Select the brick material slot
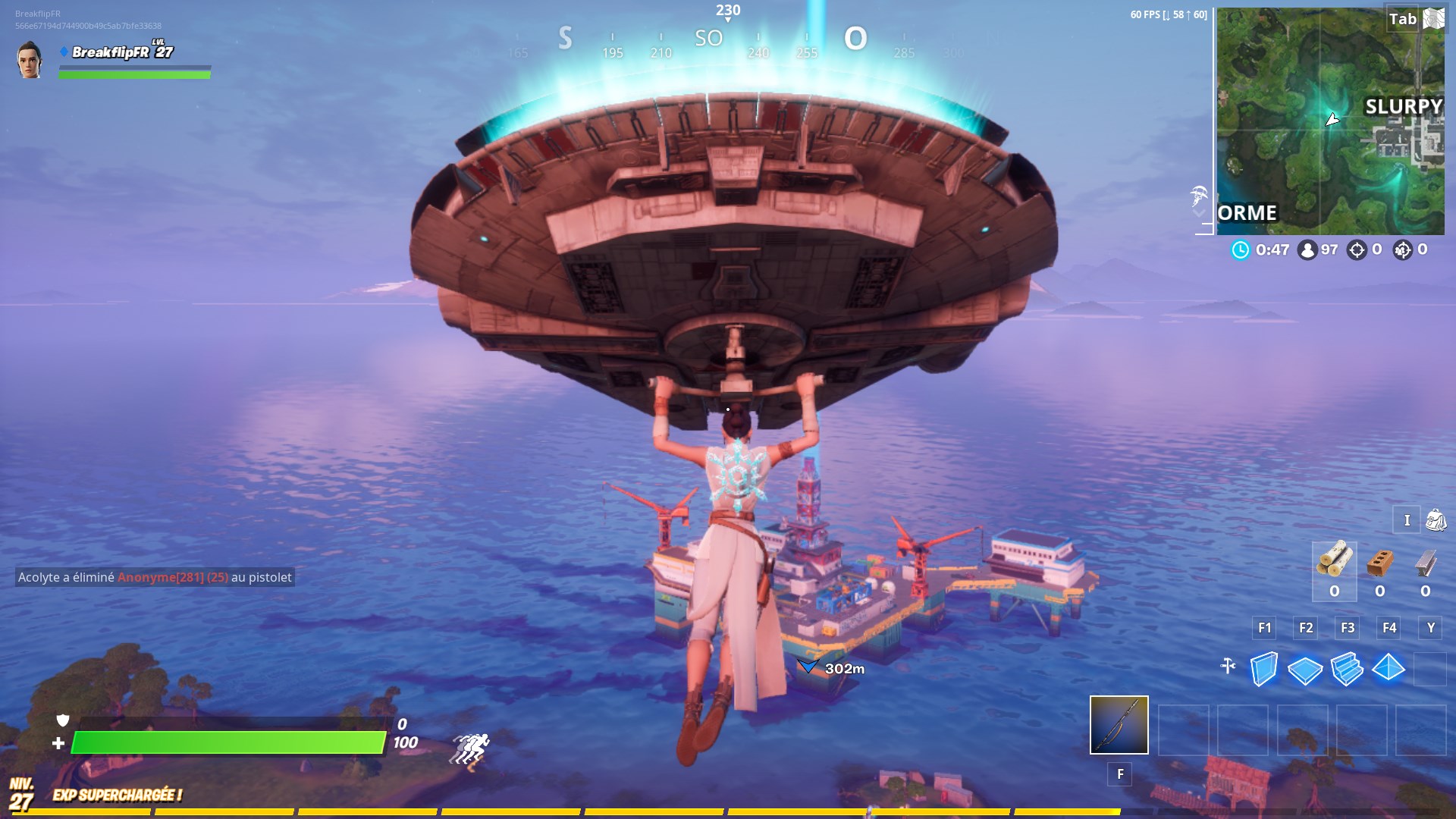The image size is (1456, 819). pyautogui.click(x=1380, y=563)
